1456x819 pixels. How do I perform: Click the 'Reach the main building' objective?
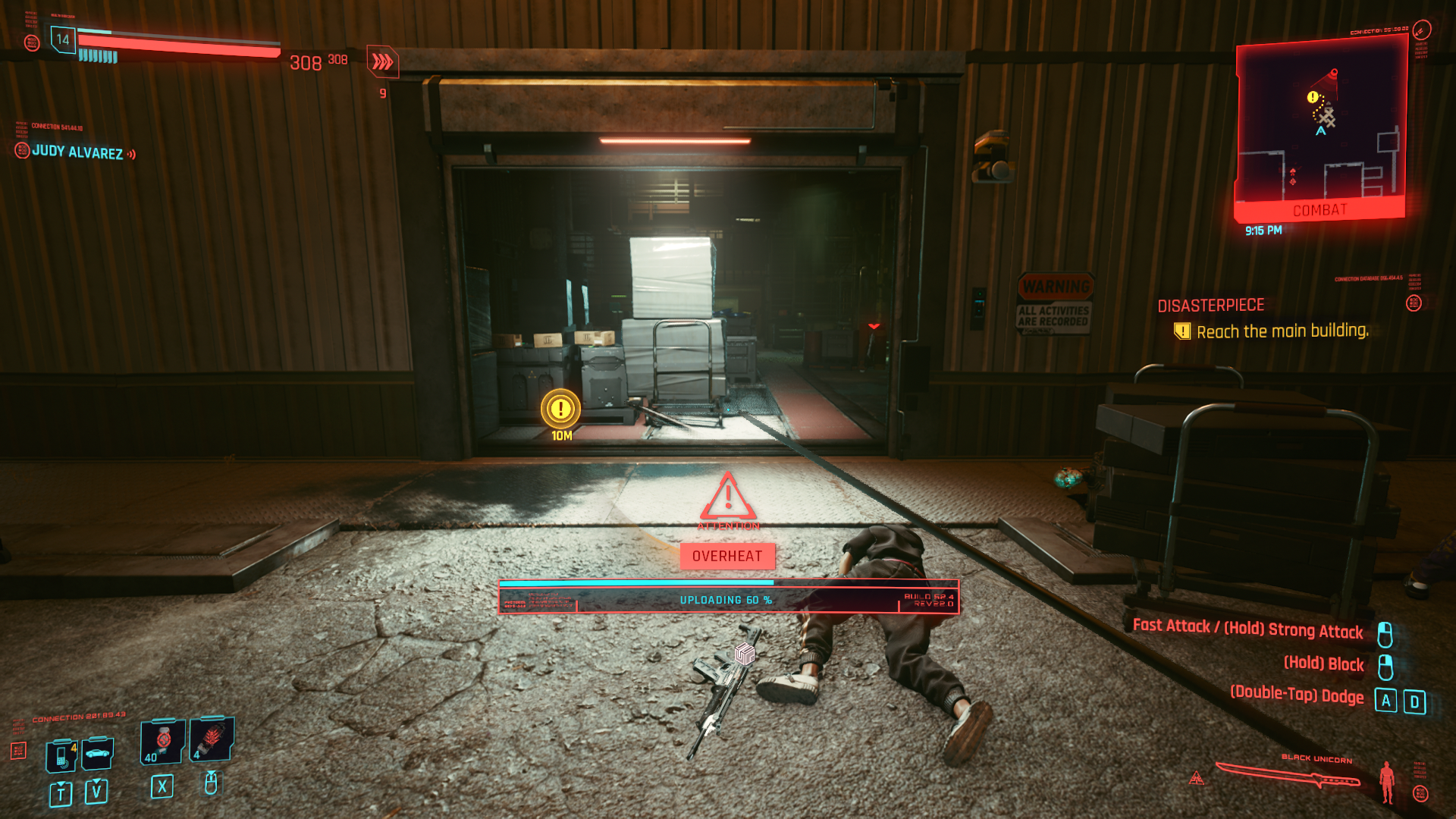1282,331
